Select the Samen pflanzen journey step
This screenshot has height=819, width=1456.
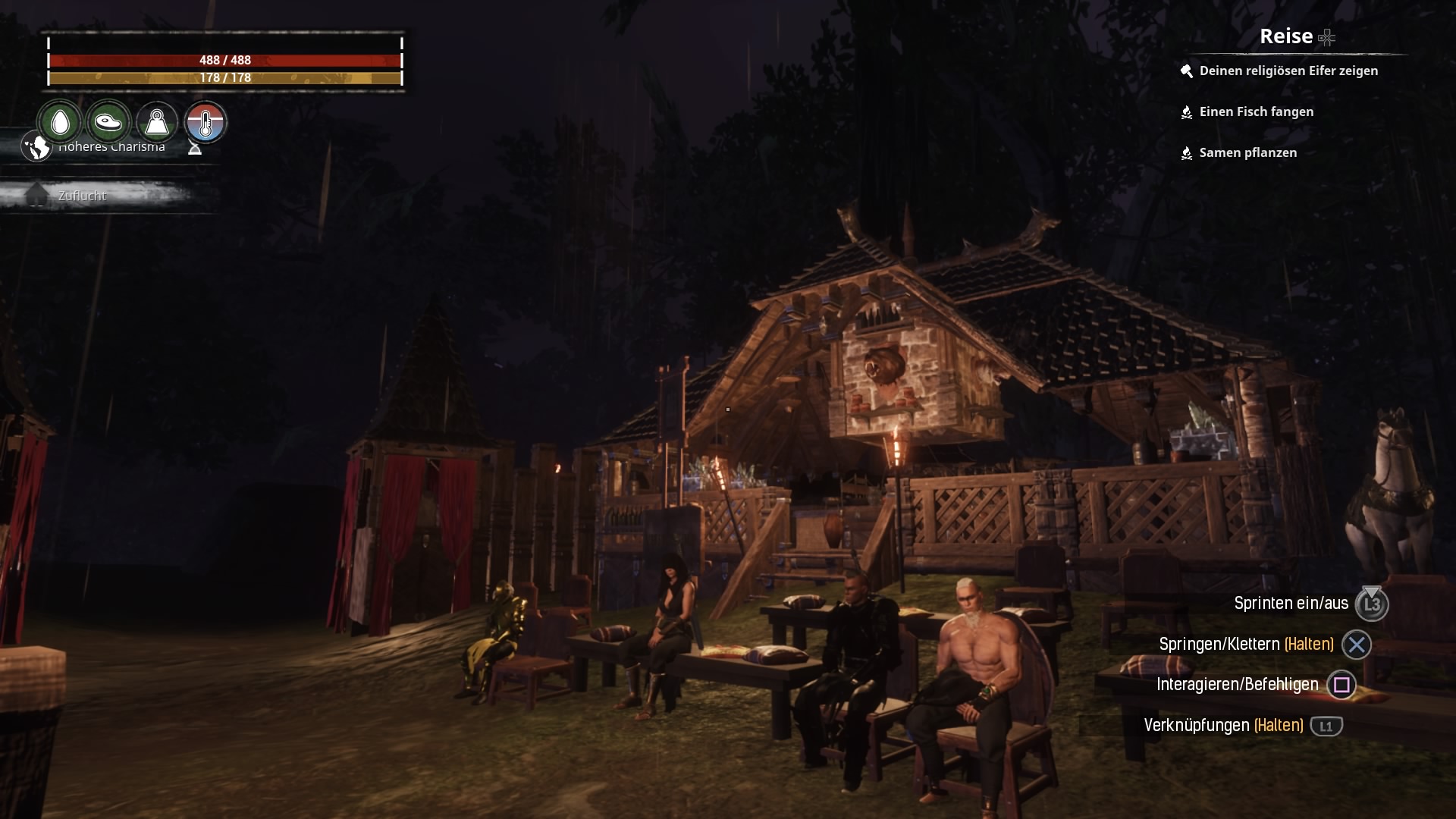pos(1247,153)
